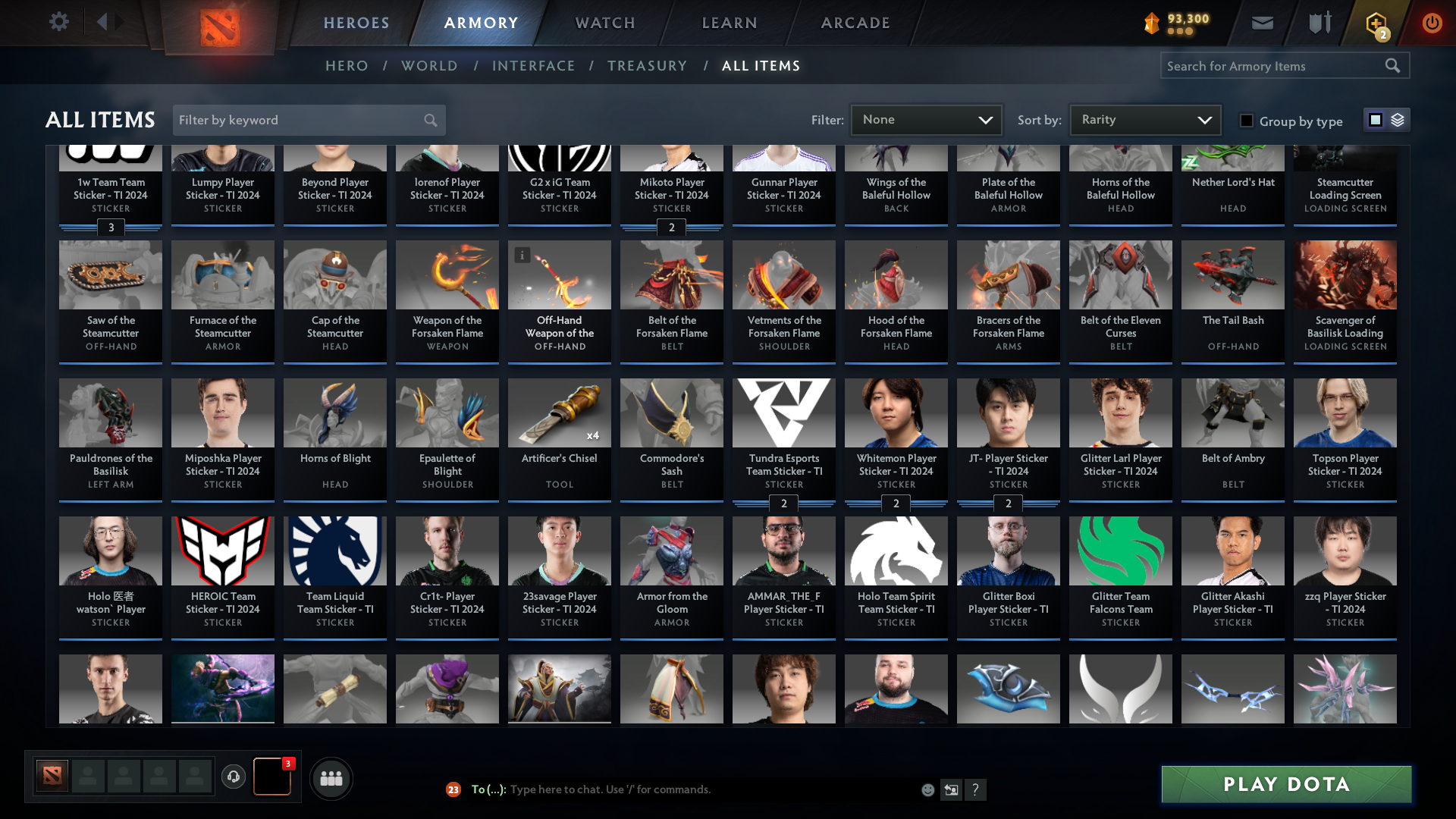The height and width of the screenshot is (819, 1456).
Task: Toggle the grid view layout icon
Action: coord(1376,119)
